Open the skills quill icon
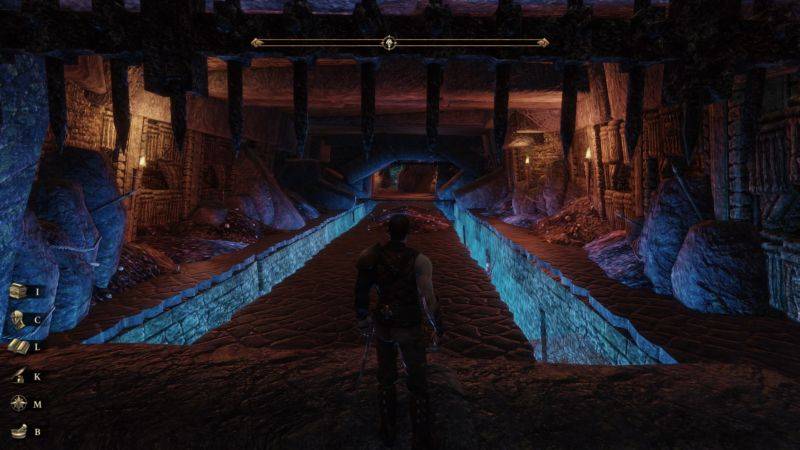800x450 pixels. 18,376
